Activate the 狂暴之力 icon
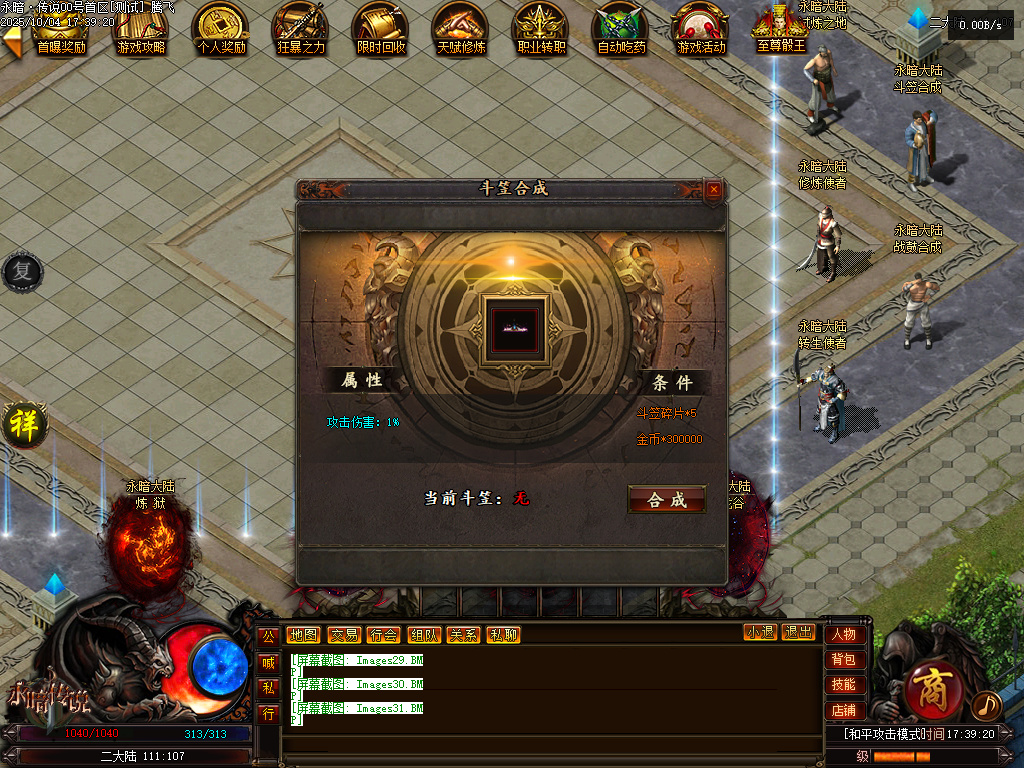Viewport: 1024px width, 768px height. coord(301,29)
